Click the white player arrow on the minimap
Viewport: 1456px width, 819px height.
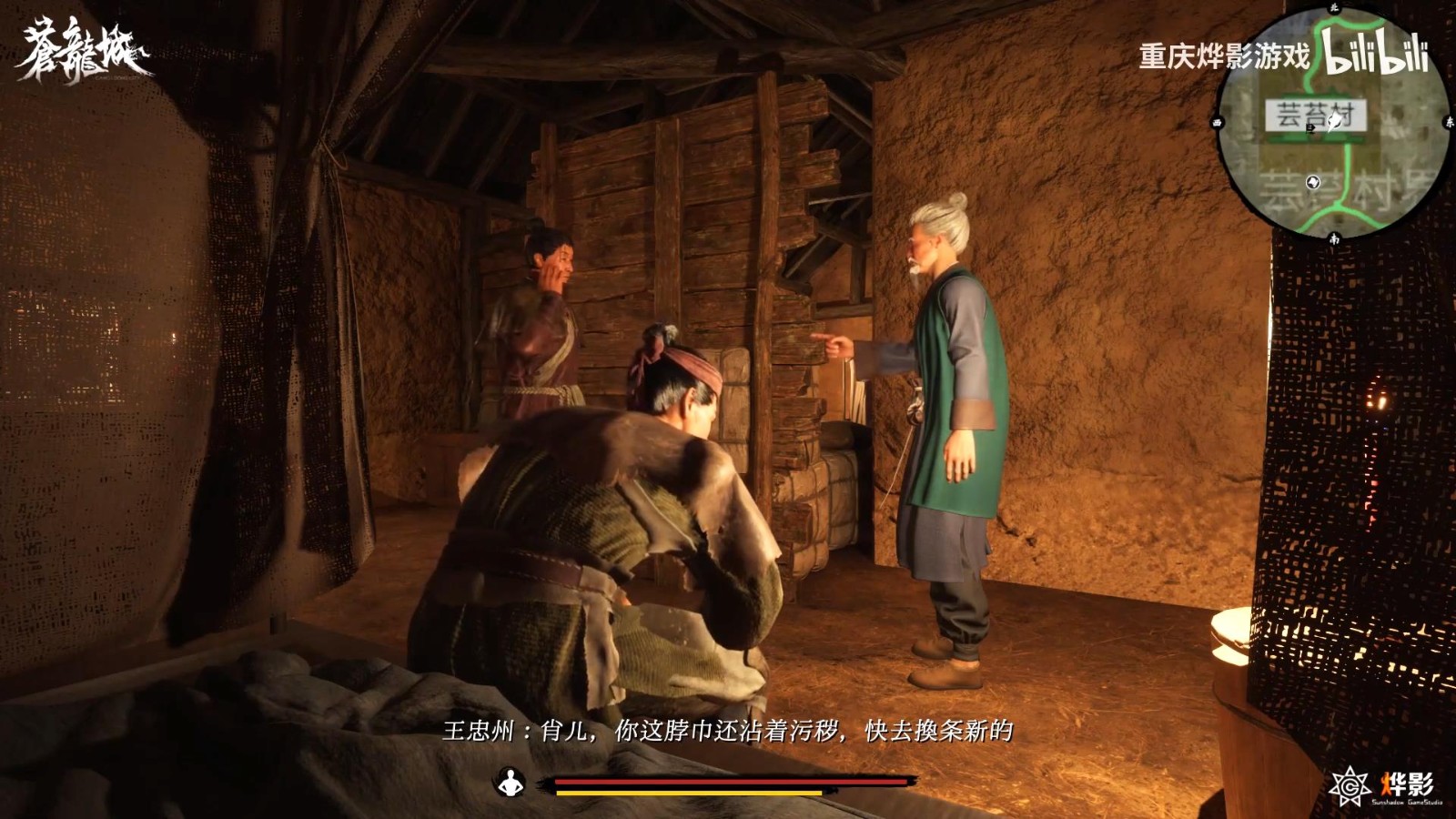[1334, 122]
